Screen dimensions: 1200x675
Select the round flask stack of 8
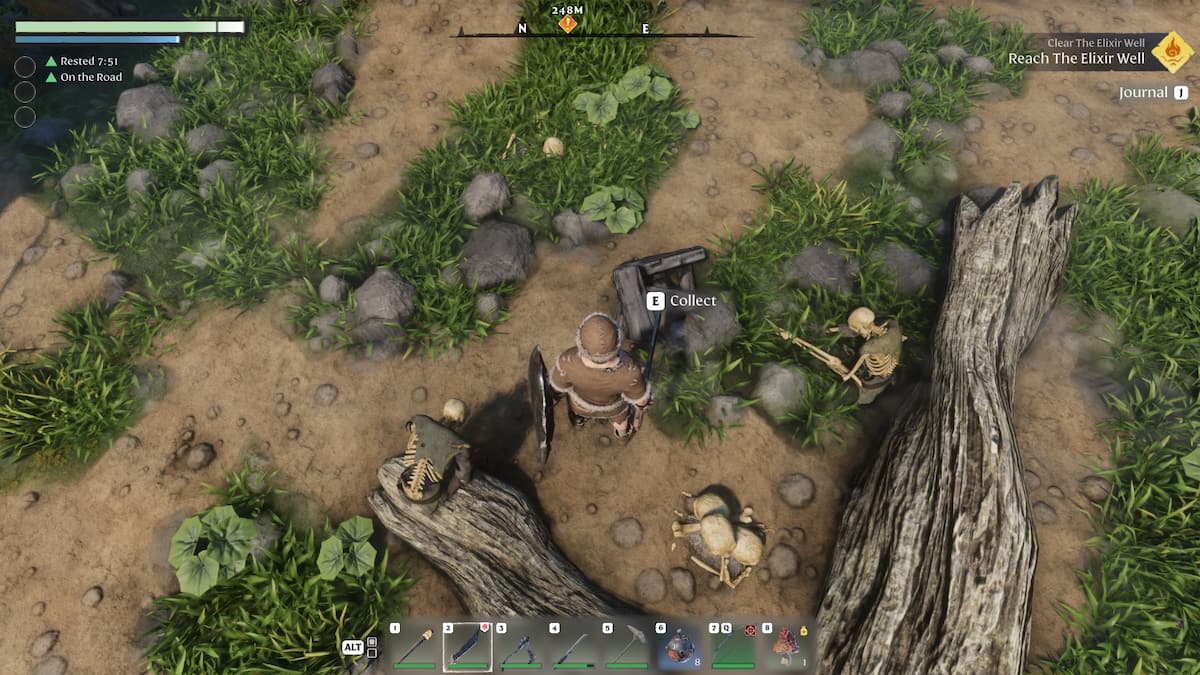pyautogui.click(x=681, y=646)
